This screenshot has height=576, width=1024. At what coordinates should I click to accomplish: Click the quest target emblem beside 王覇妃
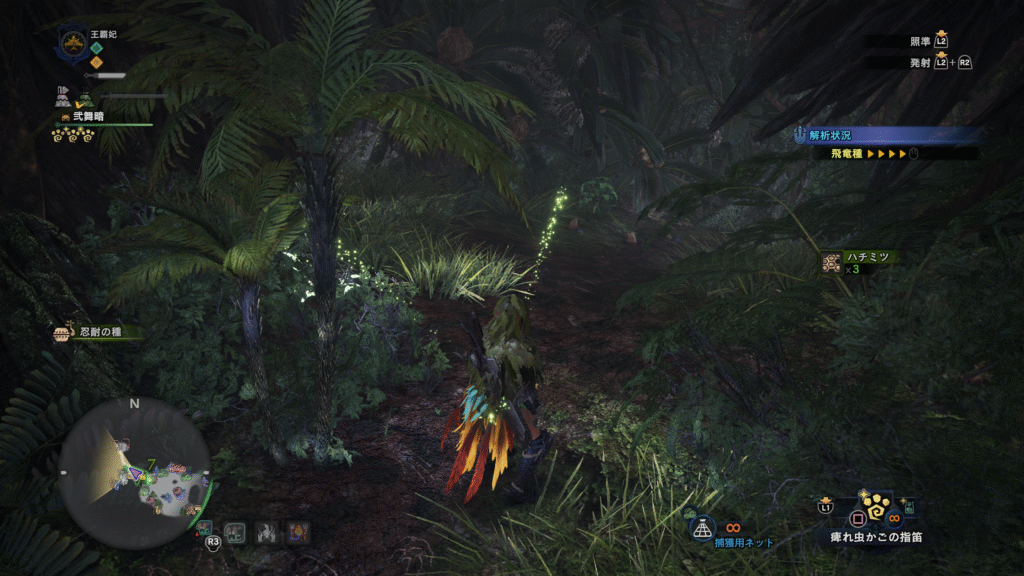coord(72,42)
